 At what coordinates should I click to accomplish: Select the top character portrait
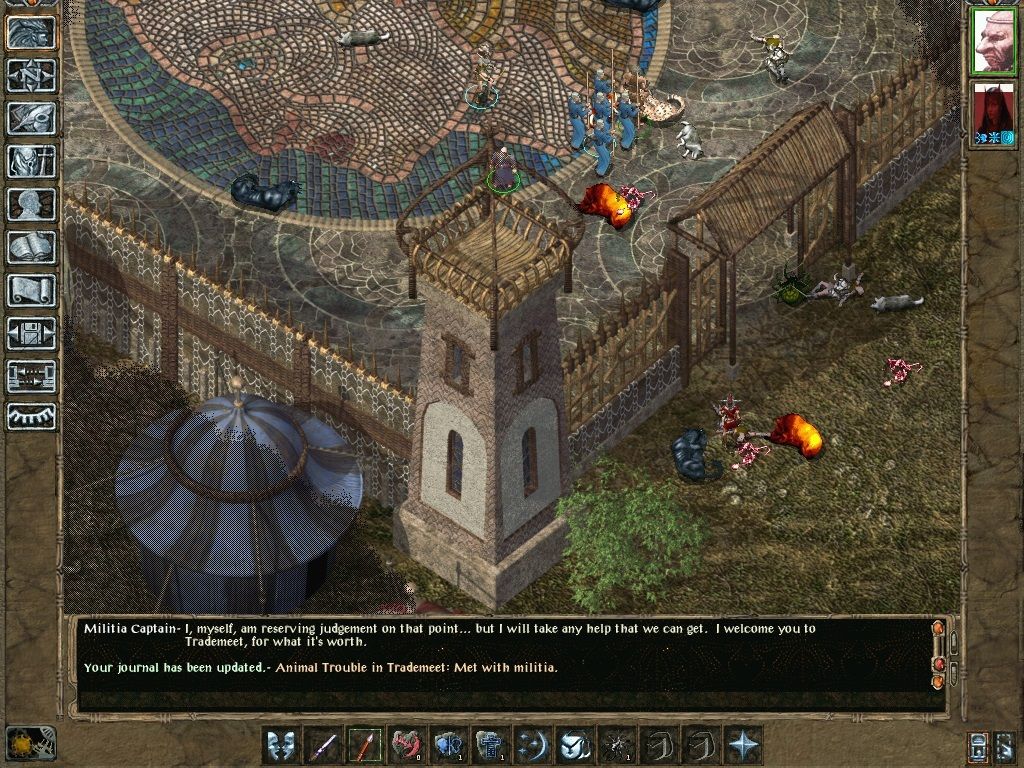coord(993,43)
